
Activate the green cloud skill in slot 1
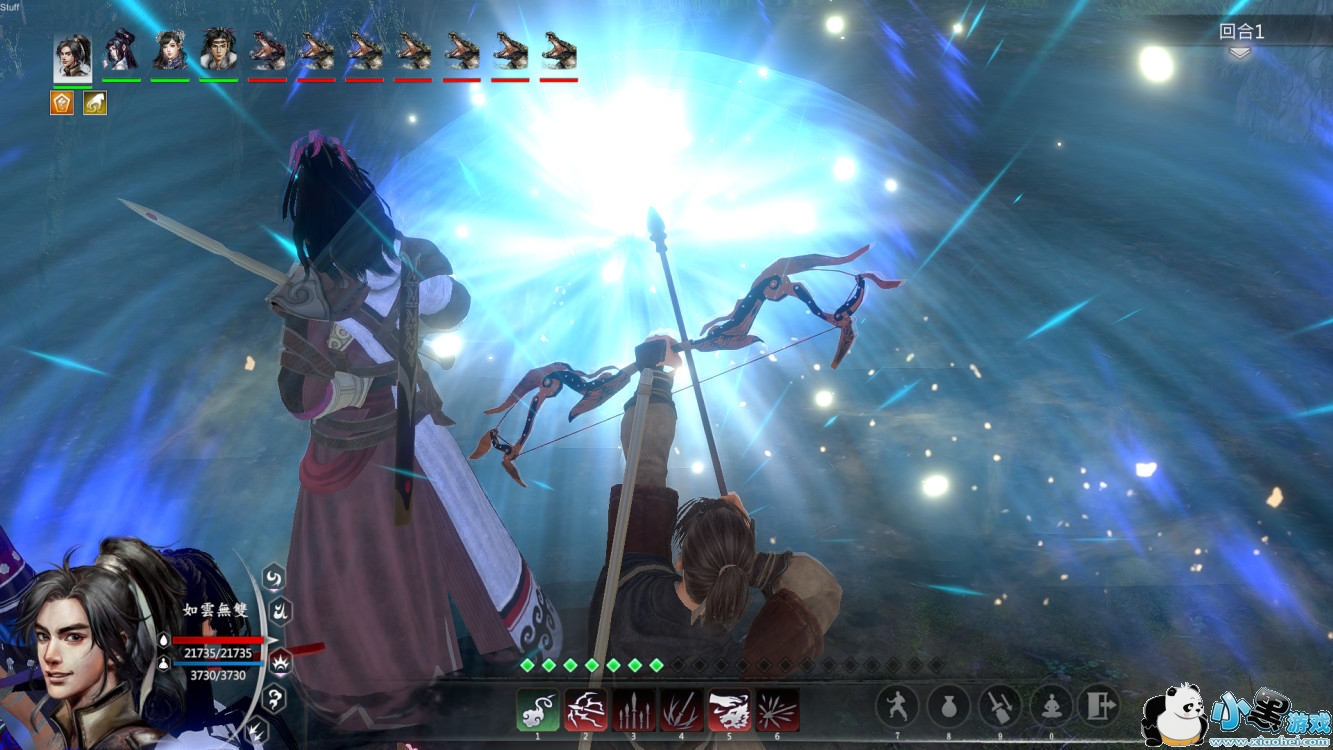[538, 710]
